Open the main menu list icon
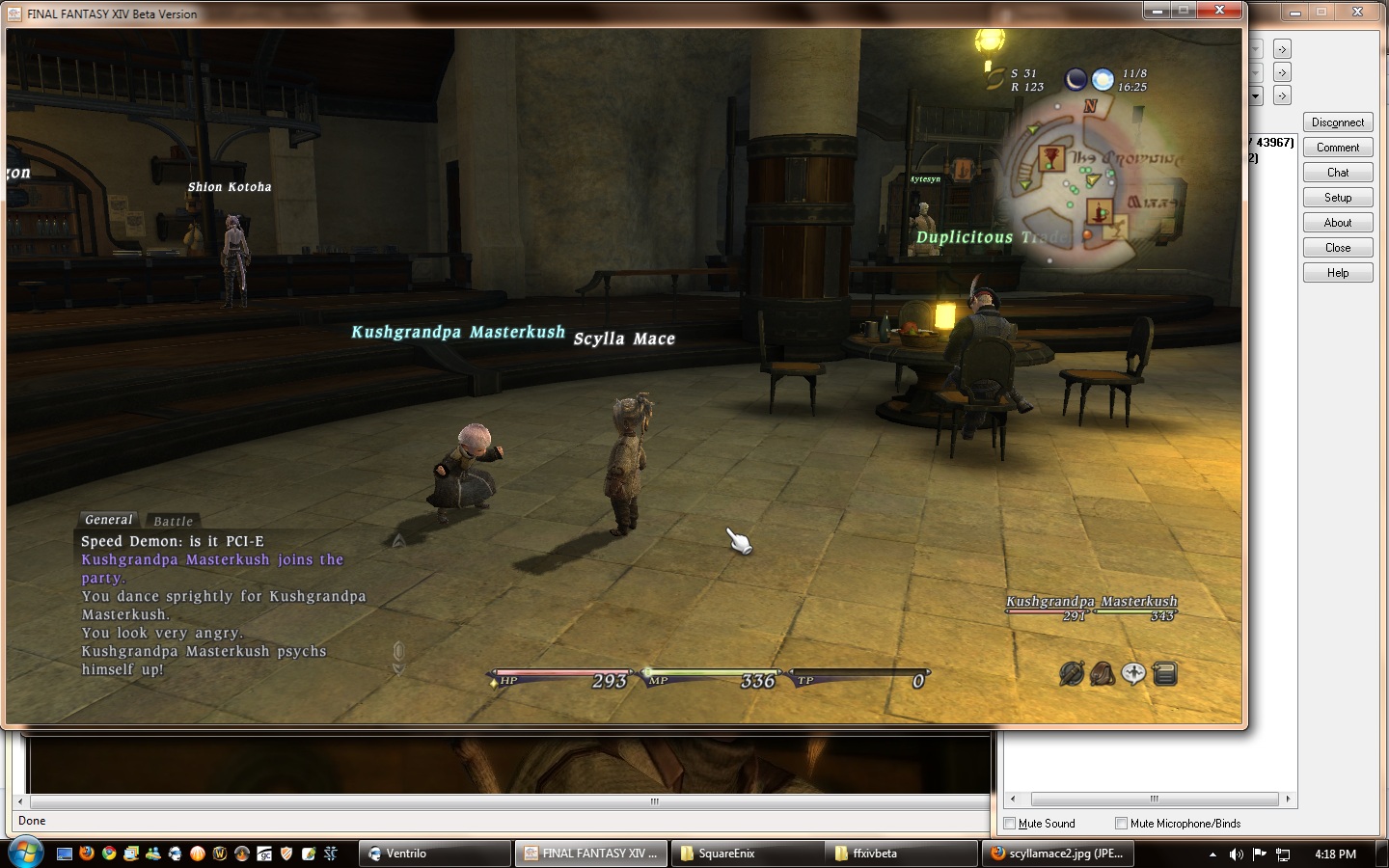Image resolution: width=1389 pixels, height=868 pixels. 1165,673
